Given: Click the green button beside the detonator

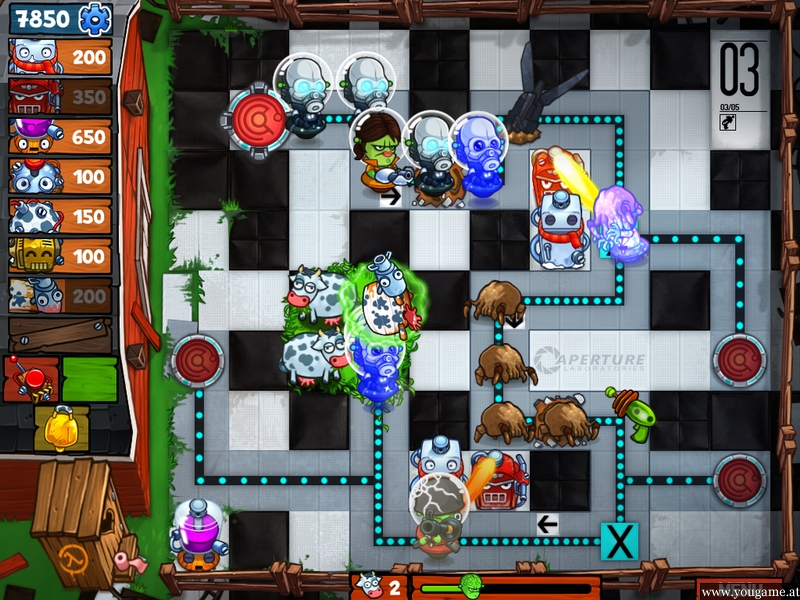Looking at the screenshot, I should point(89,379).
